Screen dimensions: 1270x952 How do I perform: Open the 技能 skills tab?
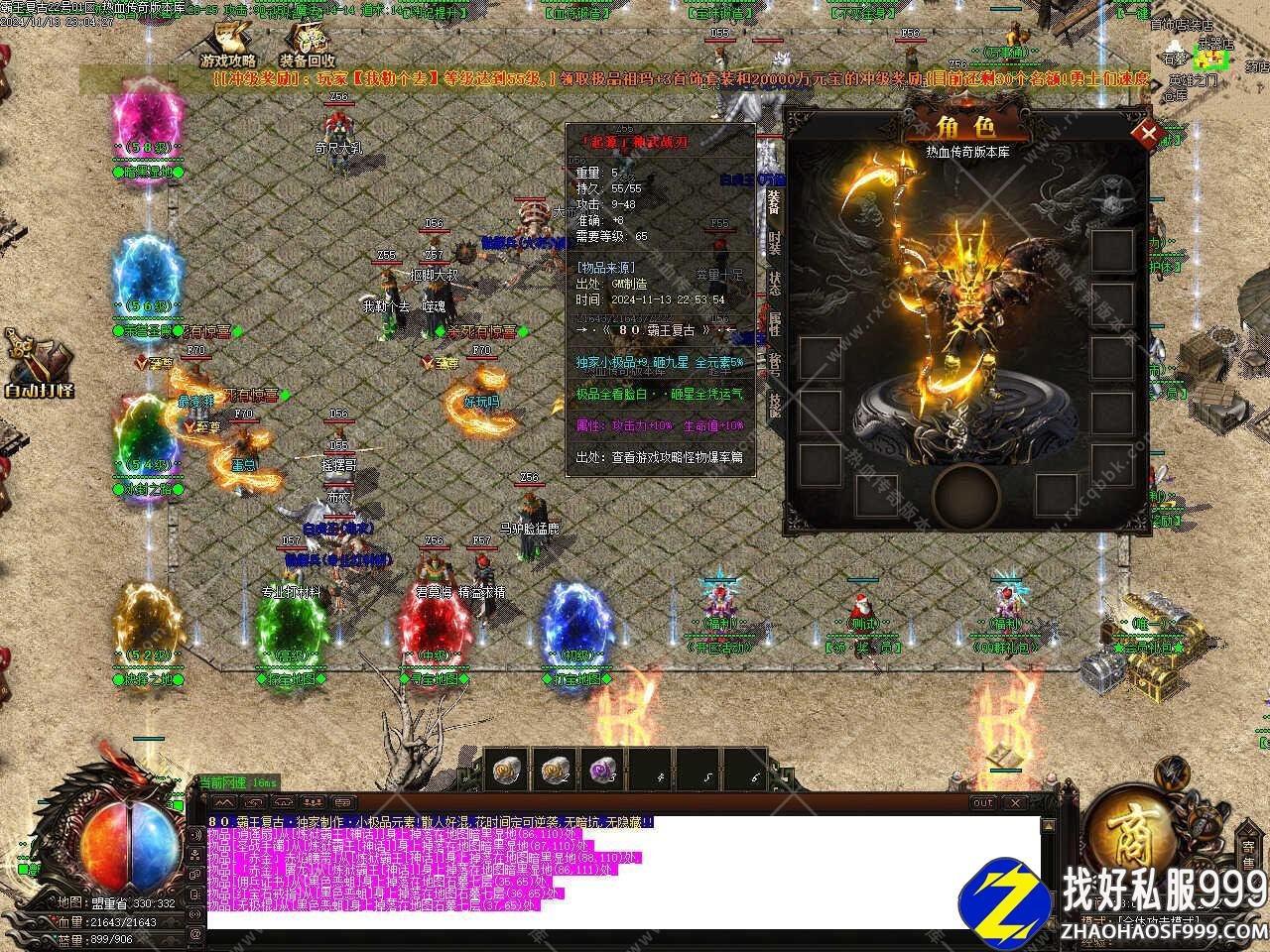pos(773,404)
